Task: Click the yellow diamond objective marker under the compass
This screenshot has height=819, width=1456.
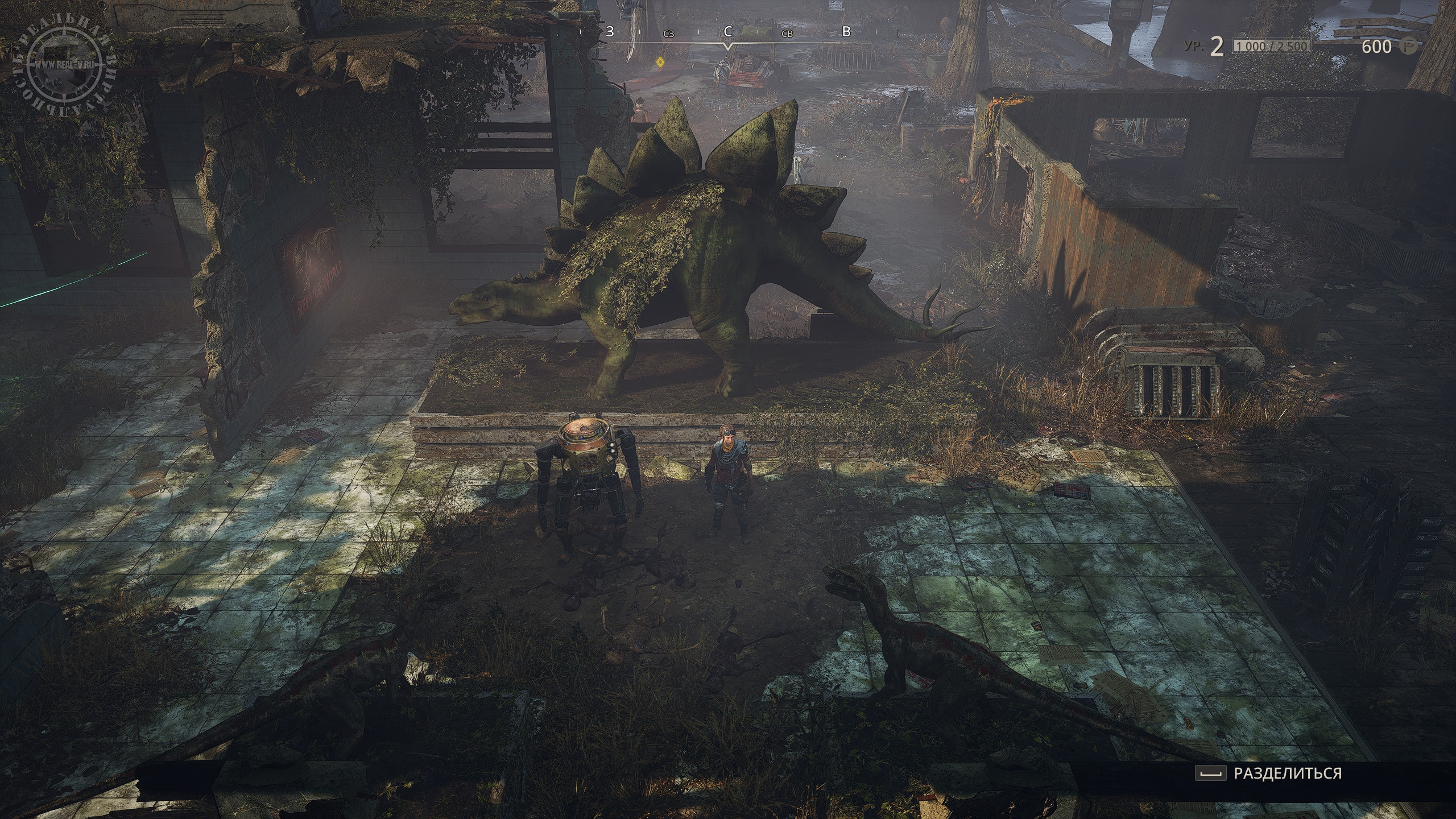Action: tap(660, 61)
